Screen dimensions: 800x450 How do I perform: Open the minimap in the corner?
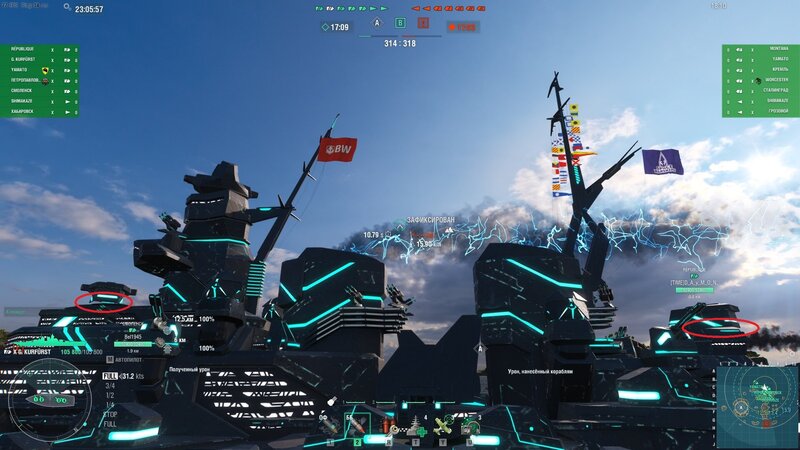click(x=757, y=406)
